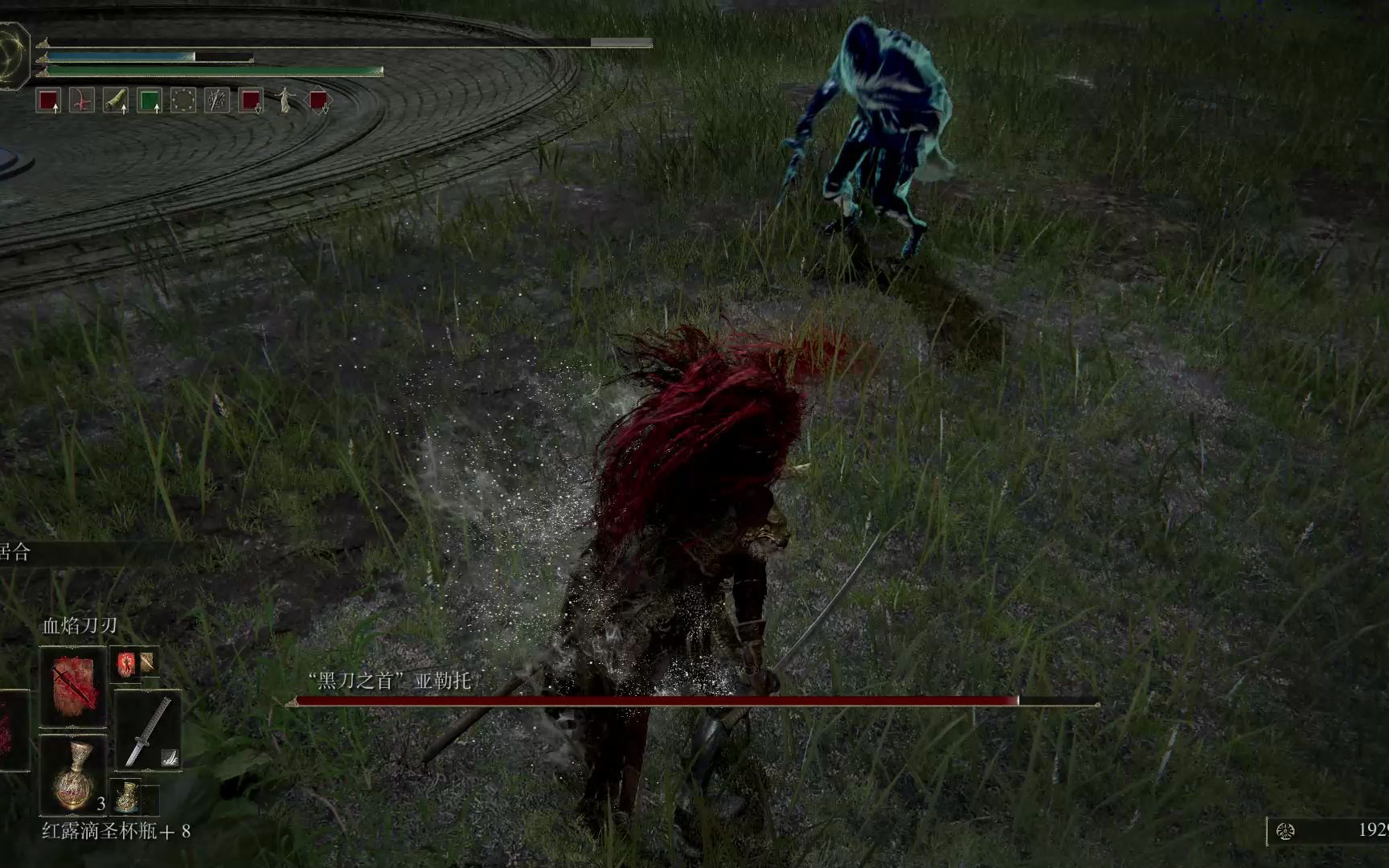Click the red branching twig status icon
Image resolution: width=1389 pixels, height=868 pixels.
click(x=82, y=100)
